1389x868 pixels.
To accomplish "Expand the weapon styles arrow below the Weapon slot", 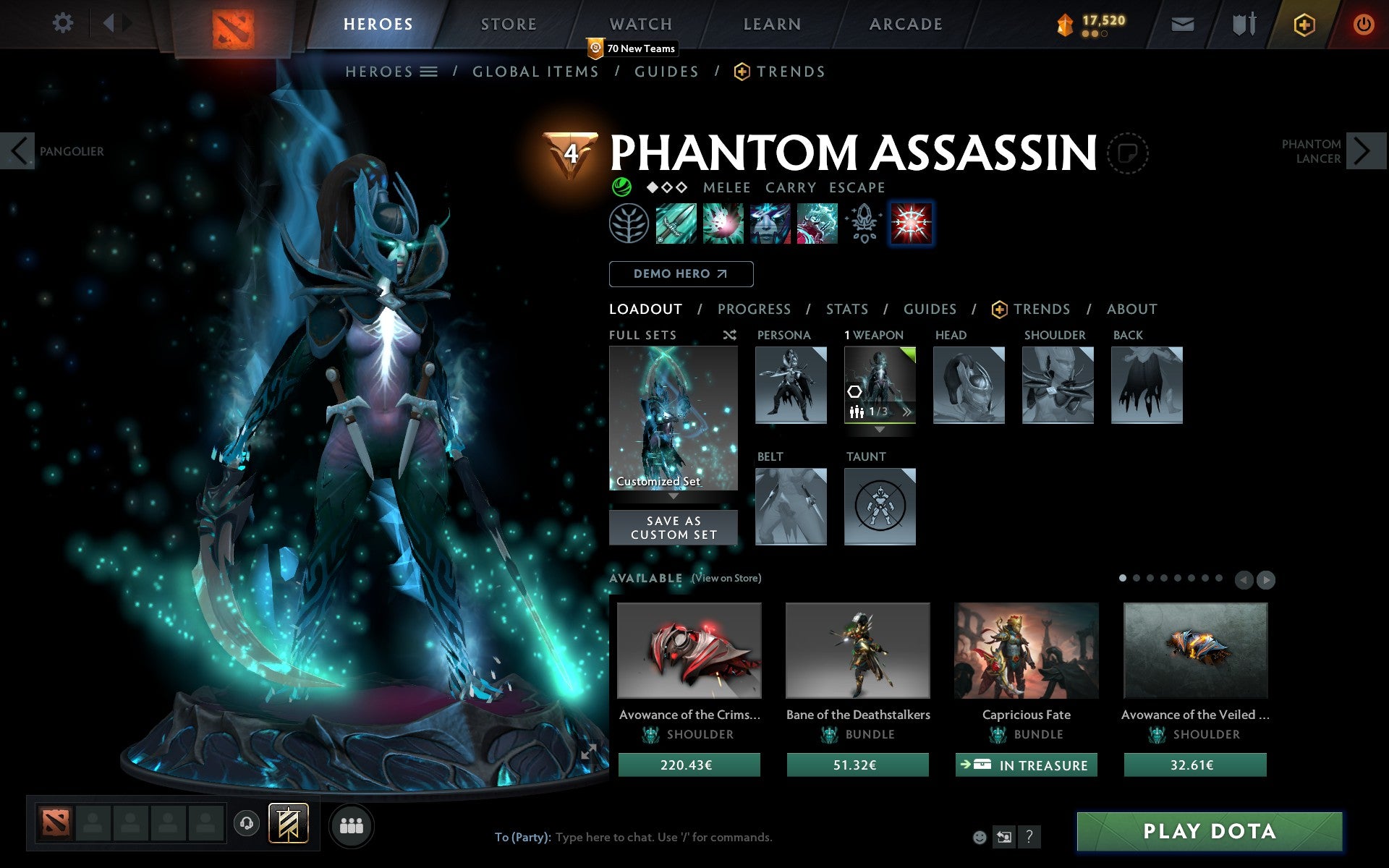I will point(880,428).
